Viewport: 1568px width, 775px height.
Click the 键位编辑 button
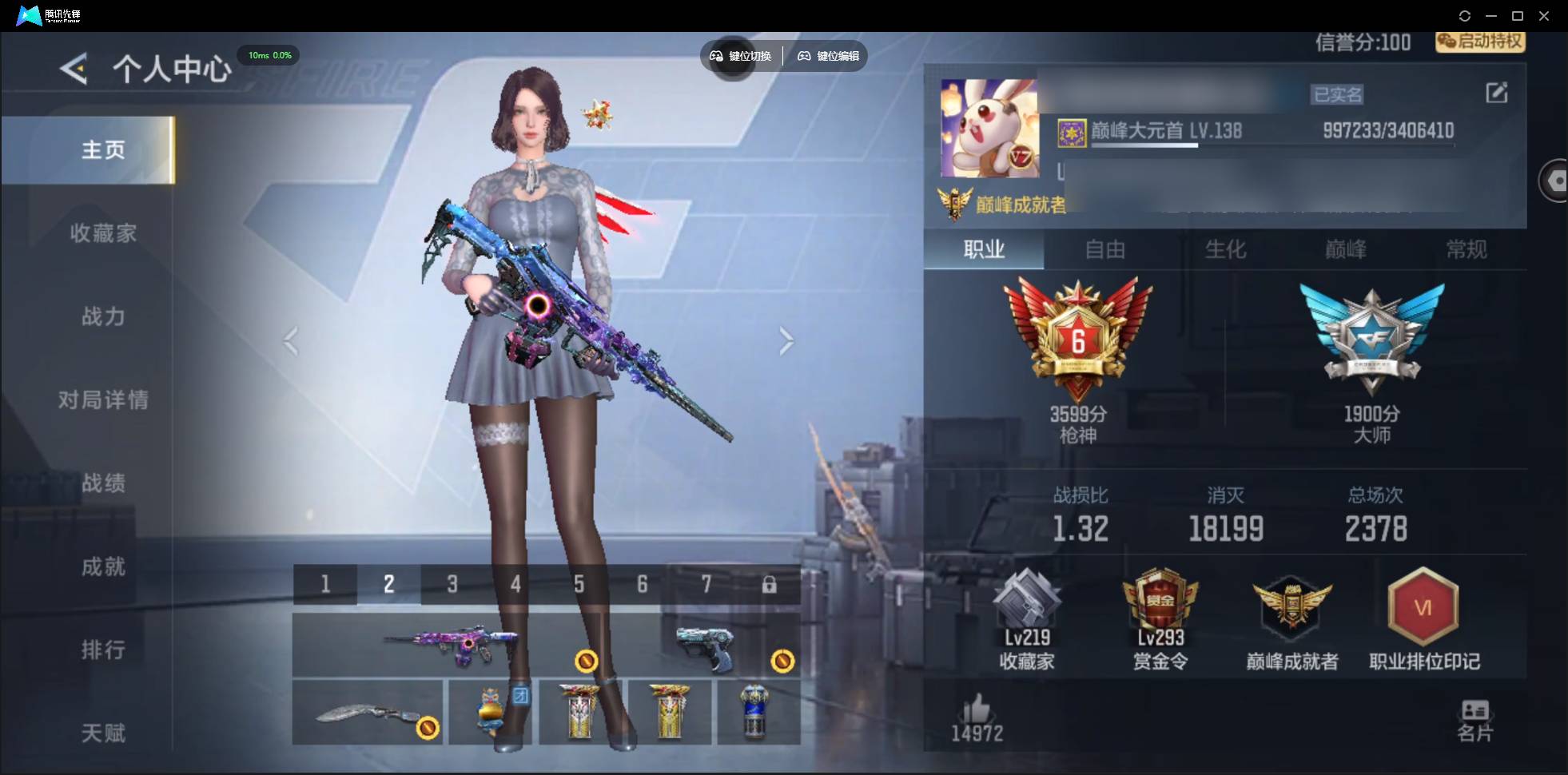[828, 56]
